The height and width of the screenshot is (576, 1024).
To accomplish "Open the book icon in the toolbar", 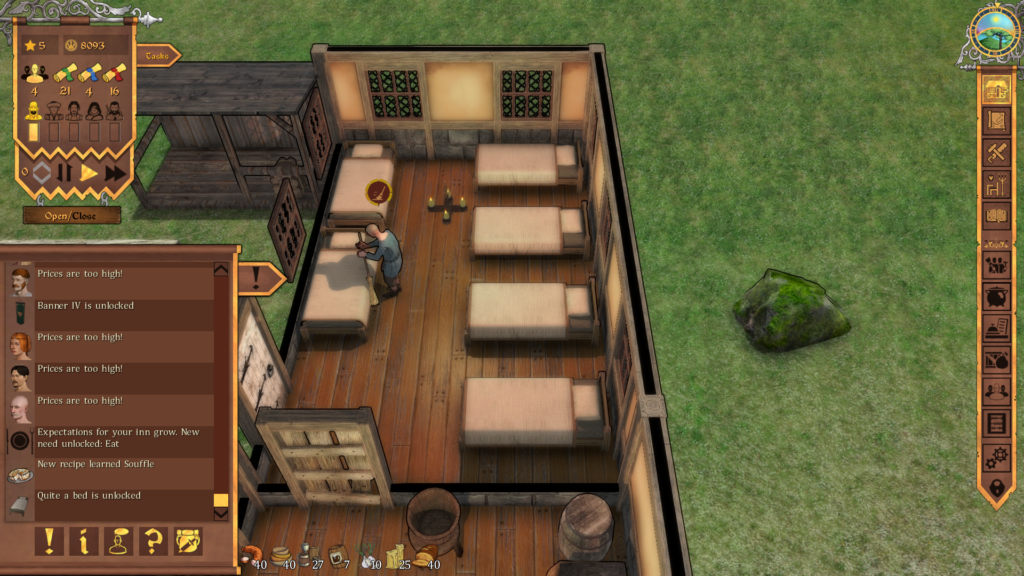I will [995, 215].
